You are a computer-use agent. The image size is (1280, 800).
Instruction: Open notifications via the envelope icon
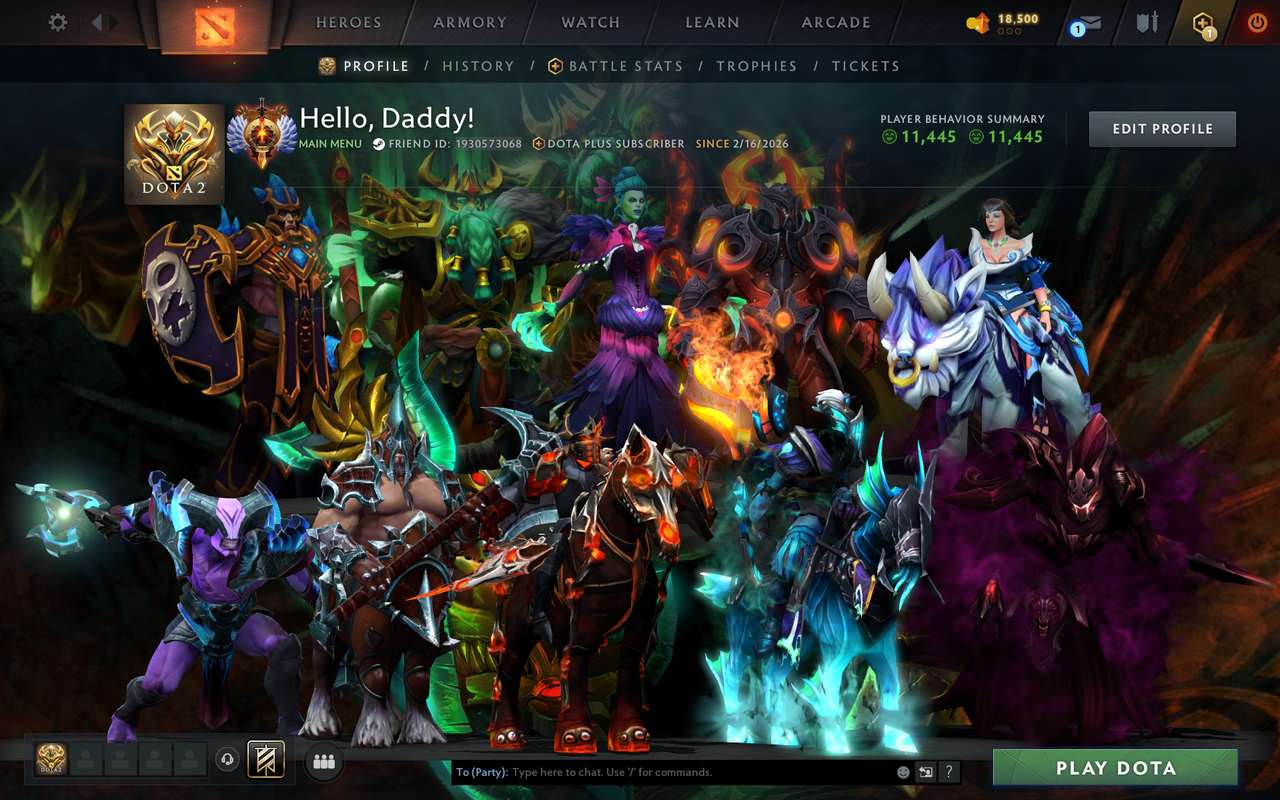pyautogui.click(x=1090, y=22)
